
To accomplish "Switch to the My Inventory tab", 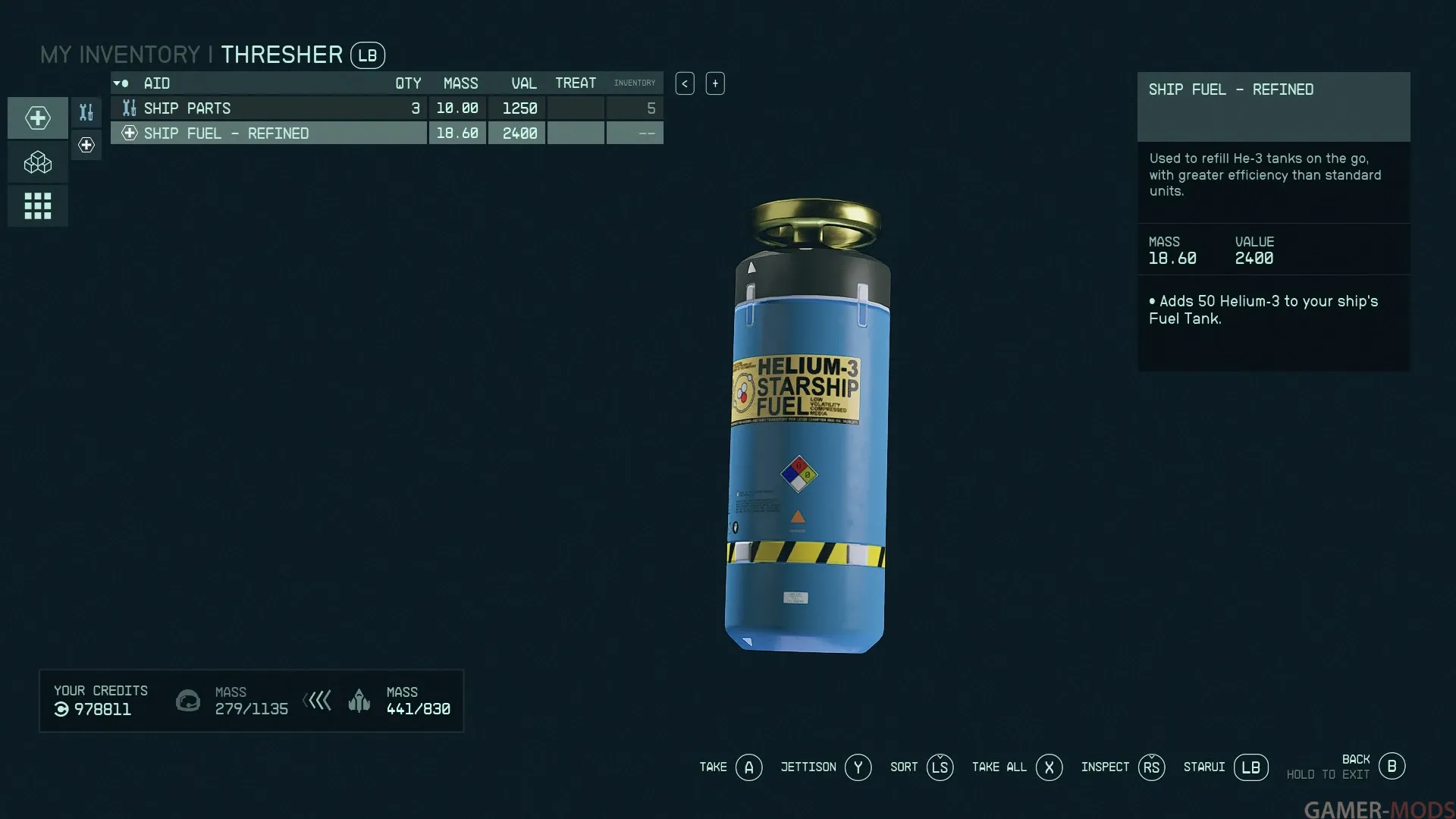I will click(120, 55).
